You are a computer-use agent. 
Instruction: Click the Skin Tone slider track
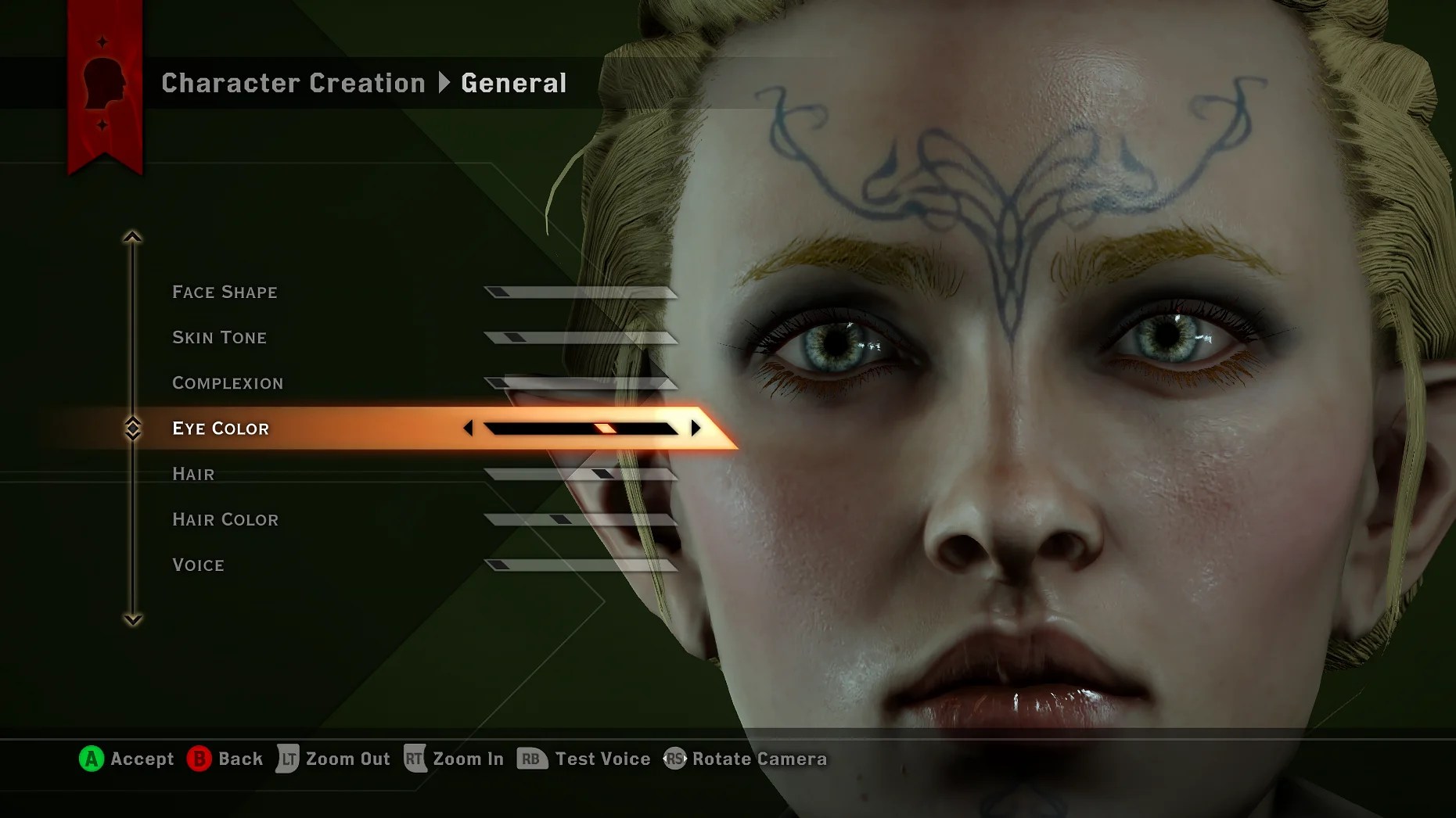click(579, 337)
